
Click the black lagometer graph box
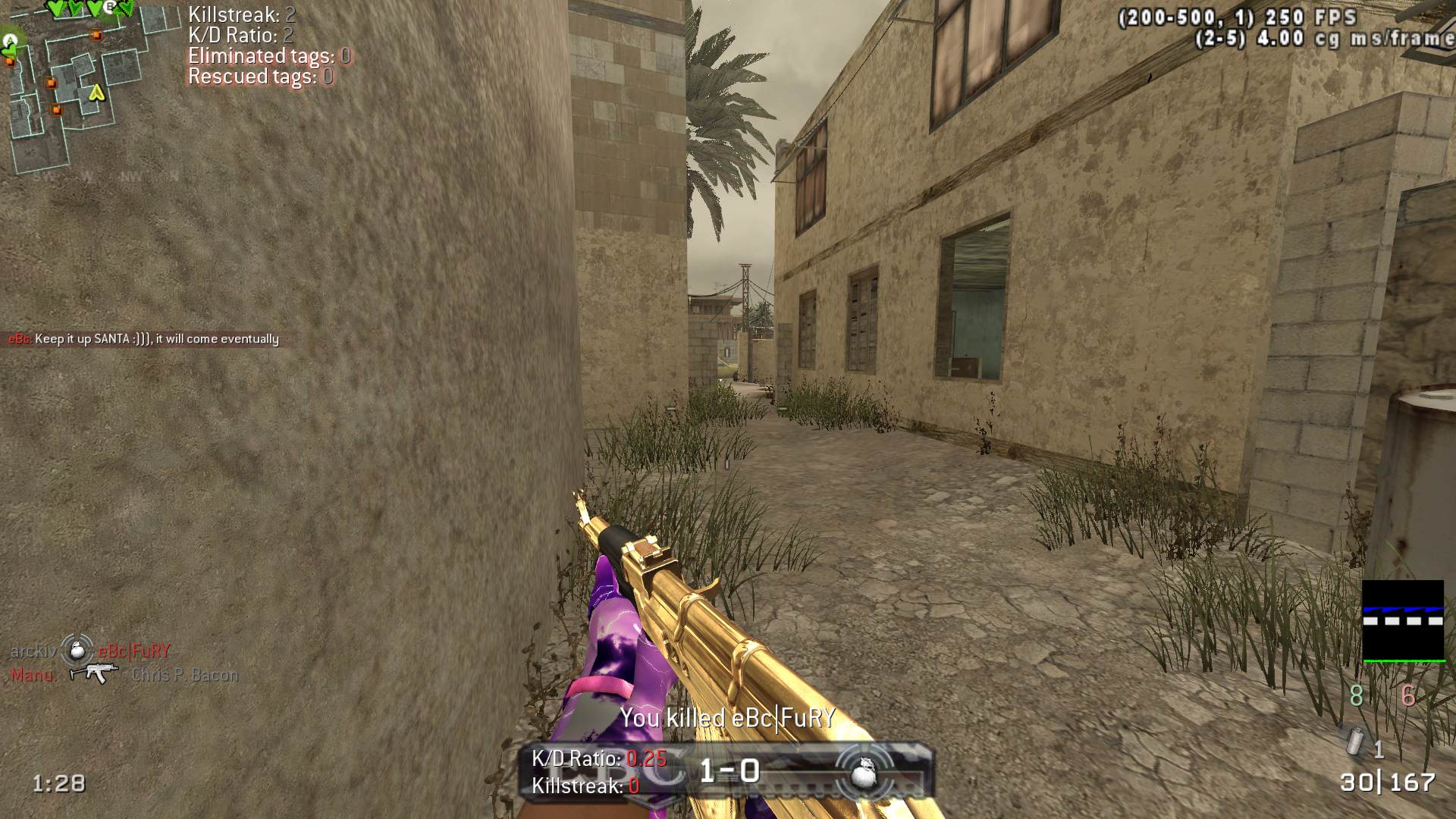[1403, 621]
